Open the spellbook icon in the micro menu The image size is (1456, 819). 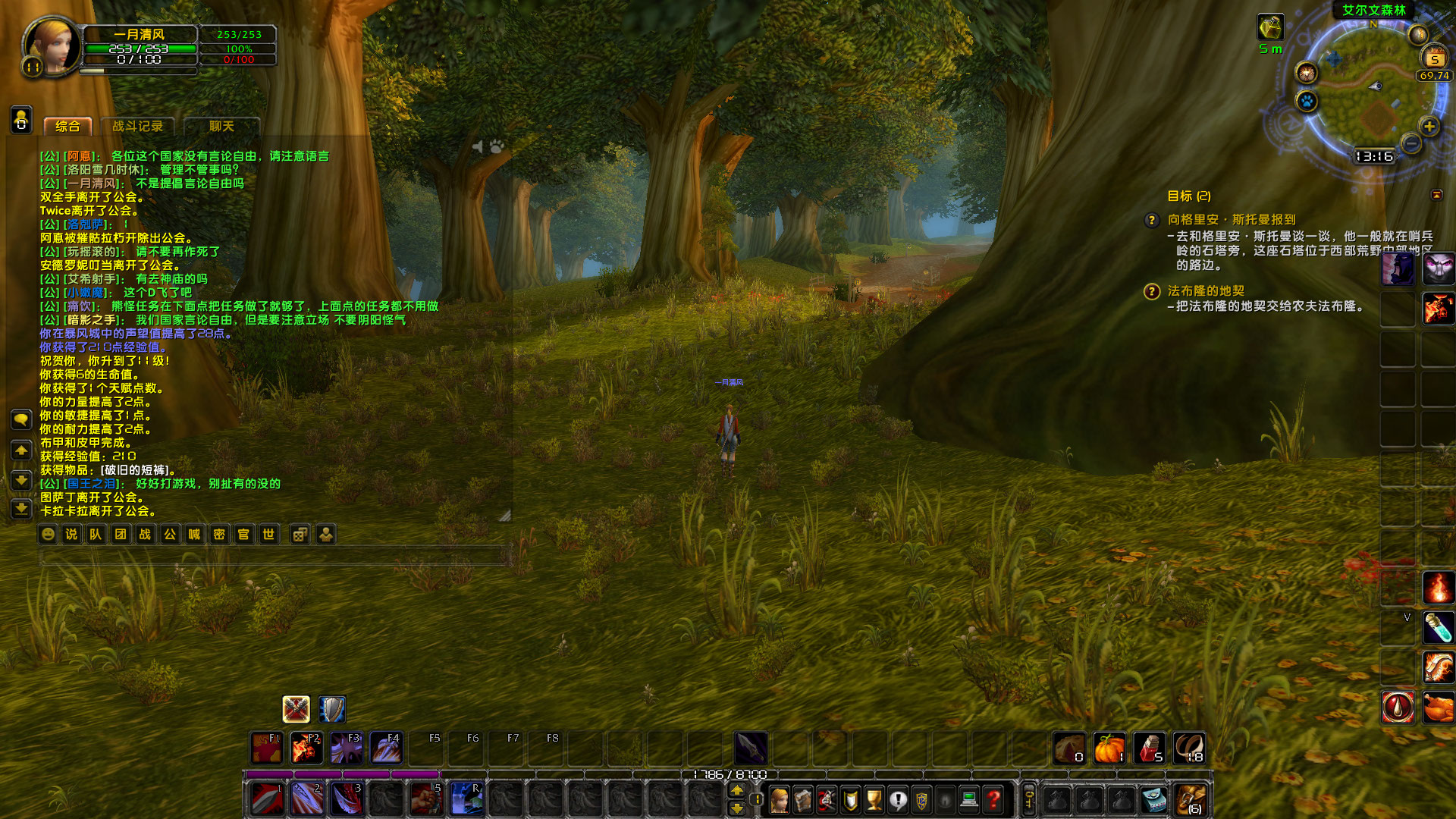[x=802, y=798]
